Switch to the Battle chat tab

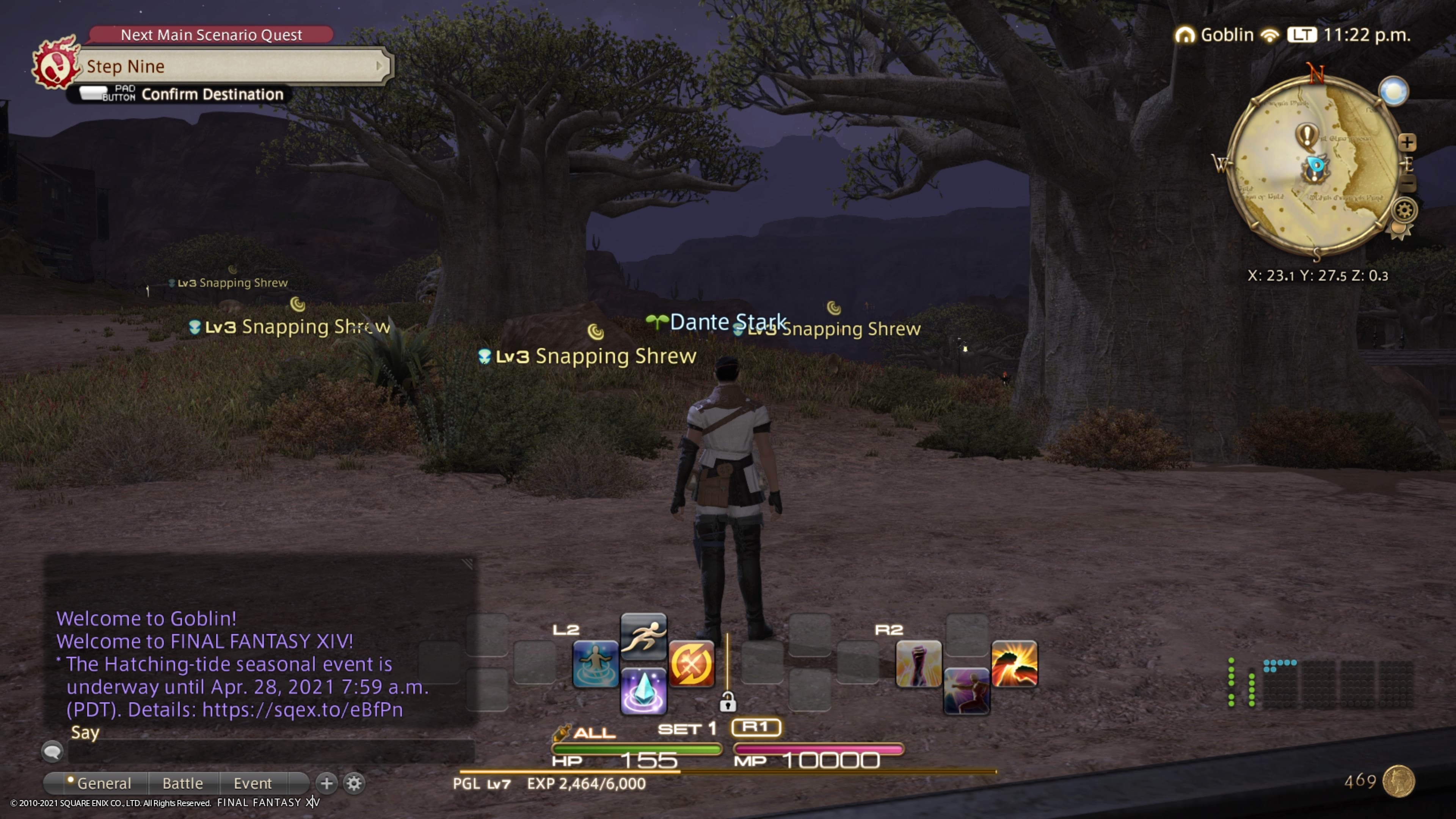(182, 783)
